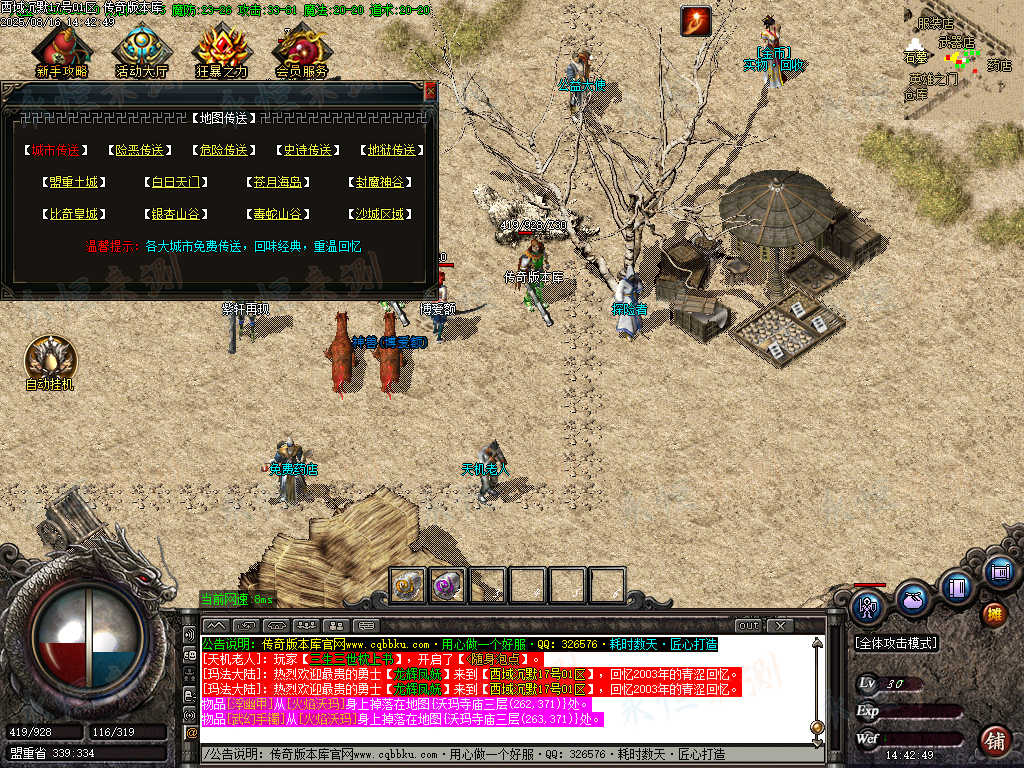The image size is (1024, 768).
Task: Open the 地狱传送 teleport category
Action: pos(390,150)
